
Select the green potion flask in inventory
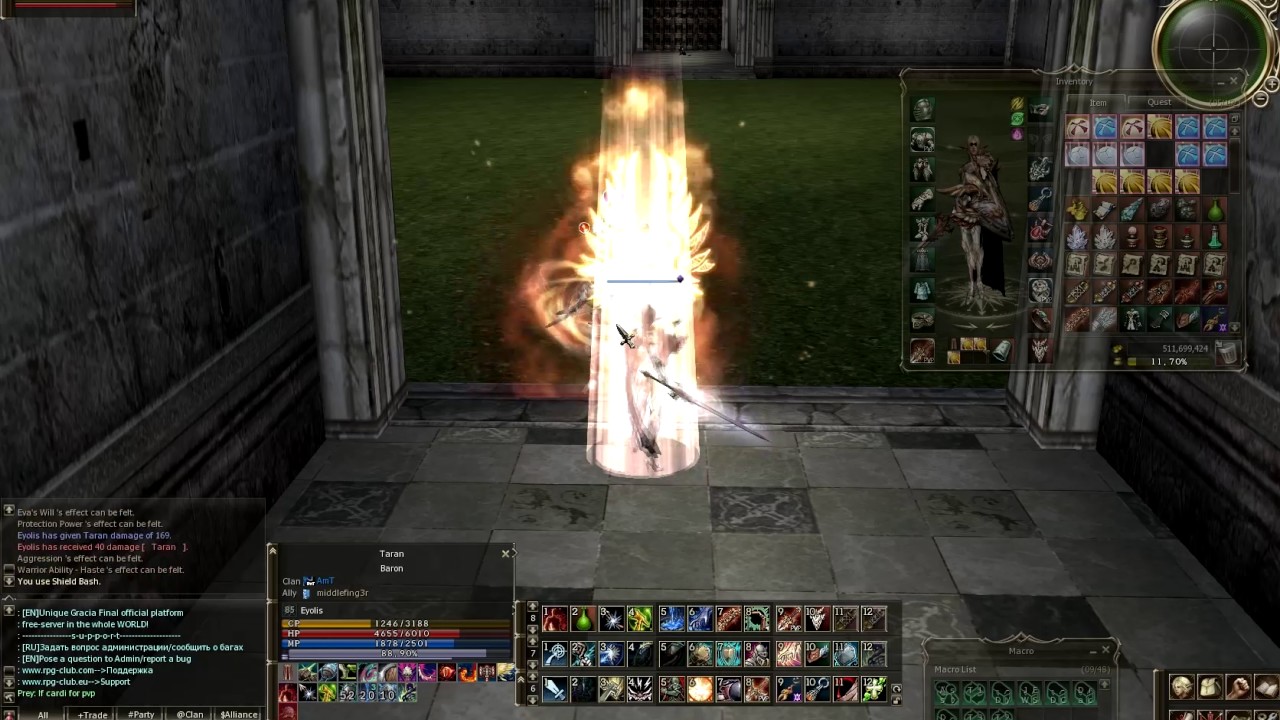[x=1214, y=211]
